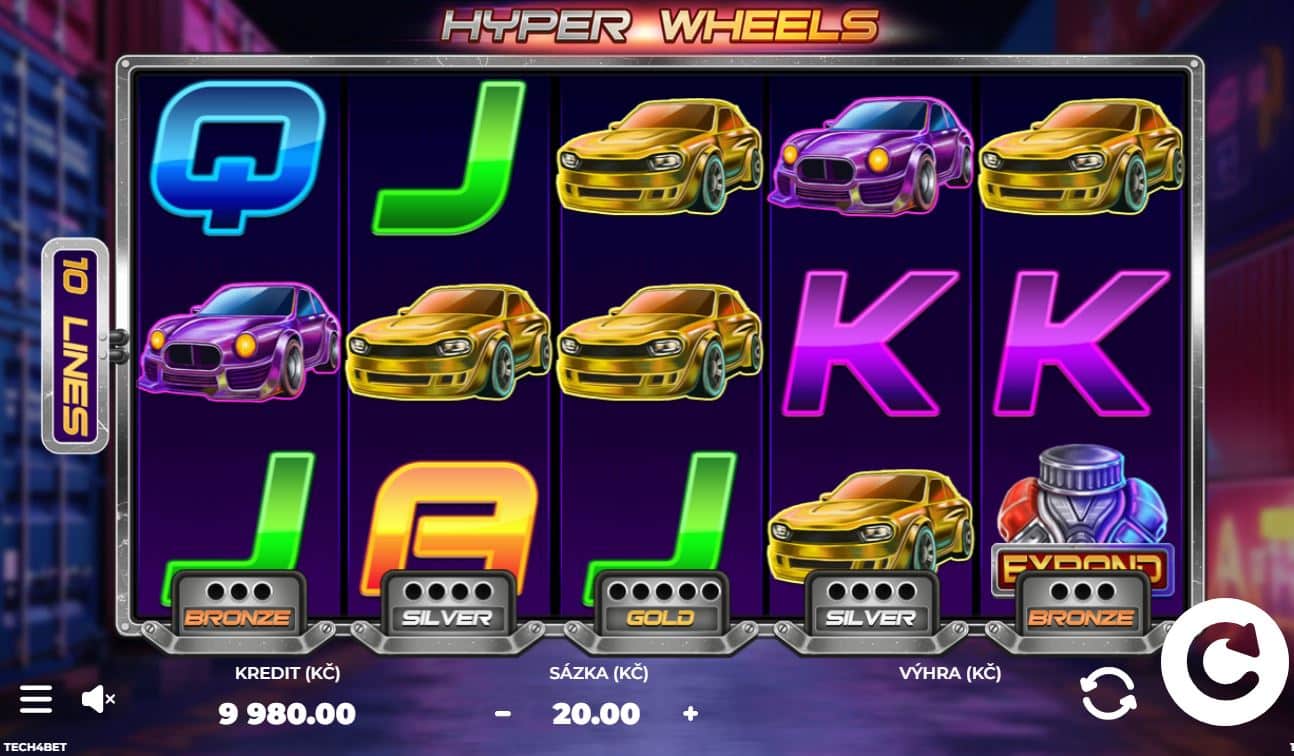
Task: Unmute the game sound
Action: [x=97, y=699]
